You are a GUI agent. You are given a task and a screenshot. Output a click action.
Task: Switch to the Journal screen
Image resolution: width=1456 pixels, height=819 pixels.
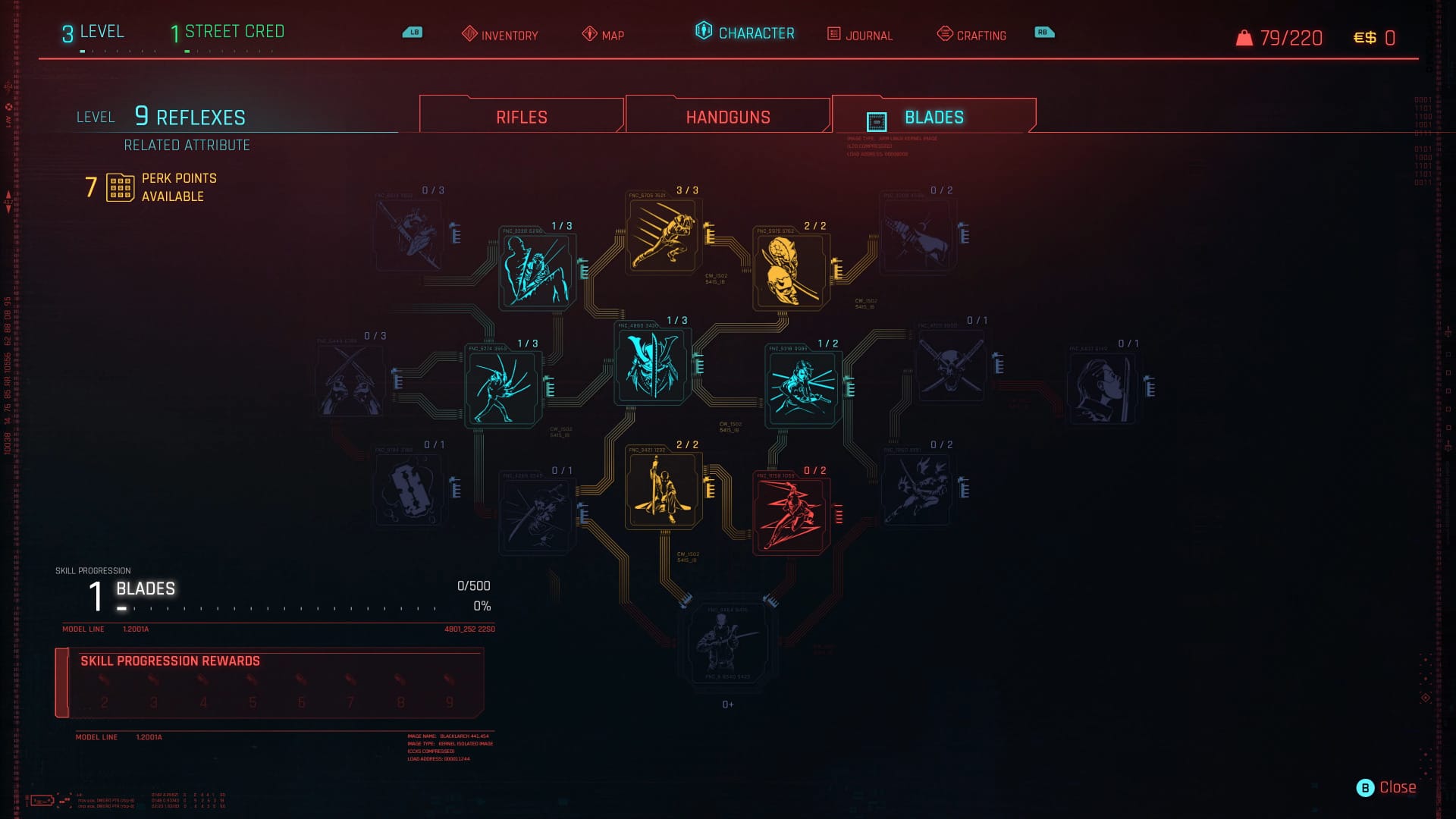(869, 35)
